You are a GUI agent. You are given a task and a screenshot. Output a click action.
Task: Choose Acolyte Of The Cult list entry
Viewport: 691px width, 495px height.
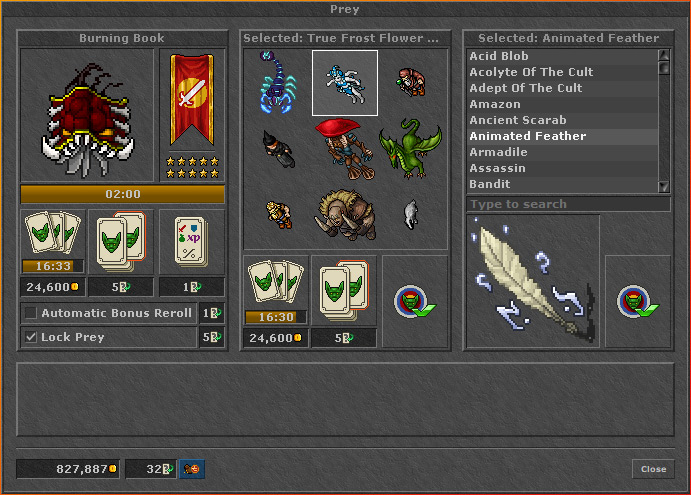pyautogui.click(x=562, y=72)
